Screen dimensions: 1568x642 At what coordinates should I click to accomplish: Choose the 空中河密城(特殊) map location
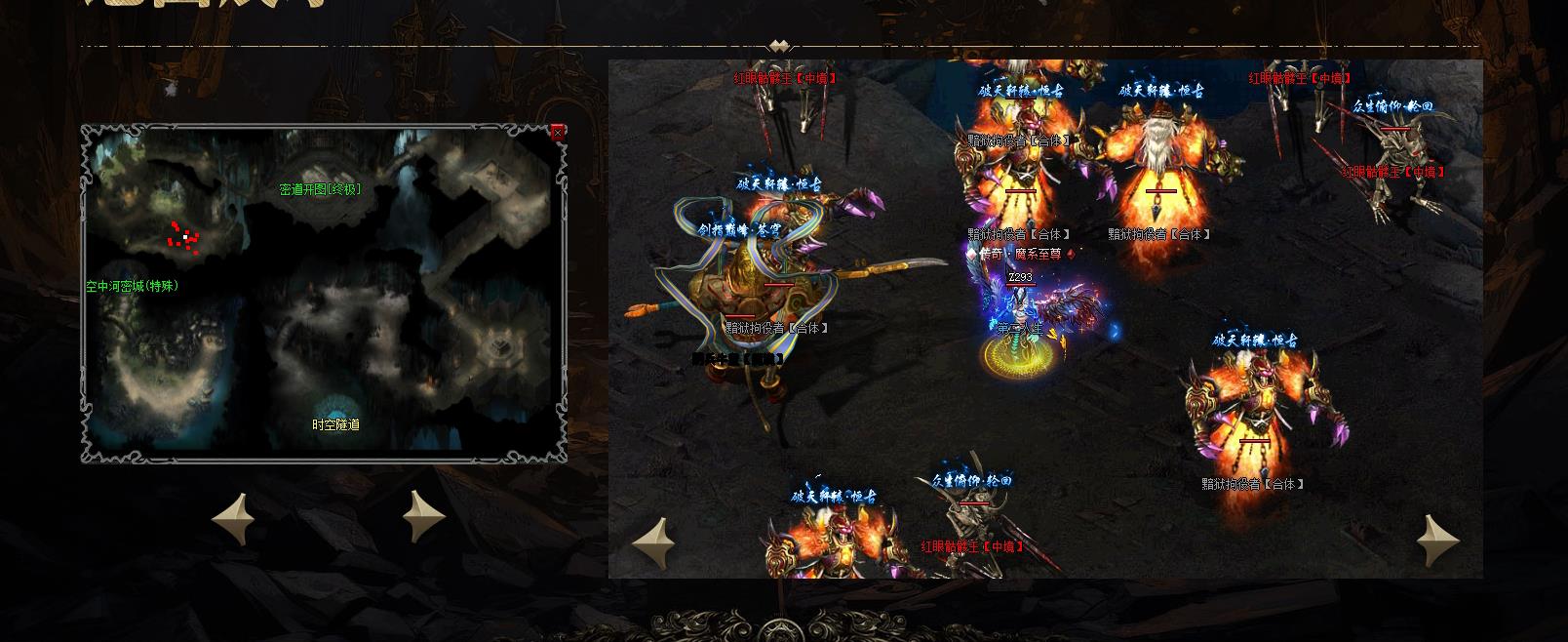[x=132, y=287]
